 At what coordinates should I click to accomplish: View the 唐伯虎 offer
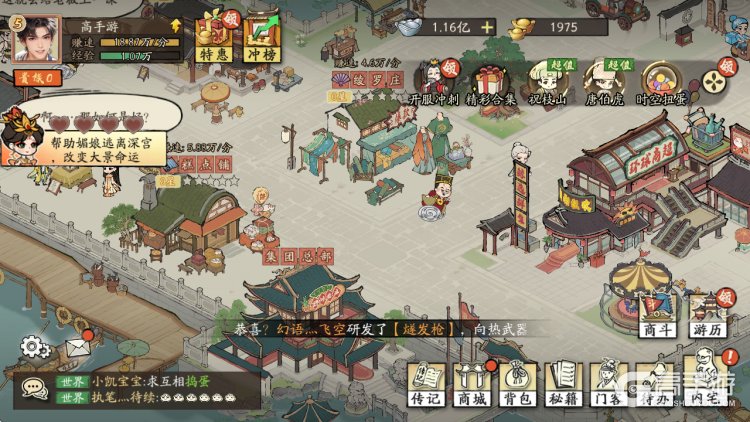tap(603, 82)
